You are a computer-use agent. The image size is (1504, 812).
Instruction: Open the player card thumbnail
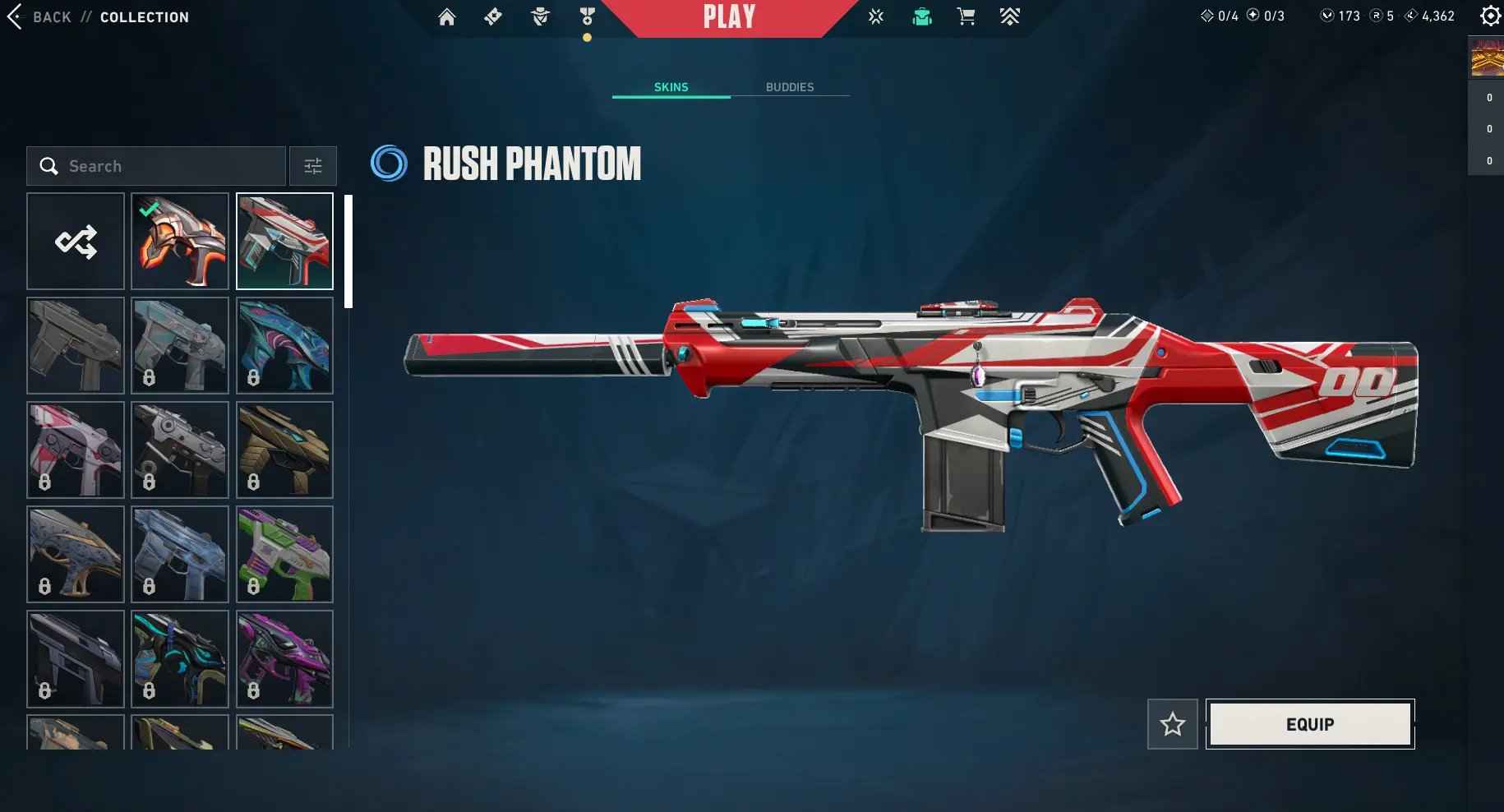click(1487, 58)
